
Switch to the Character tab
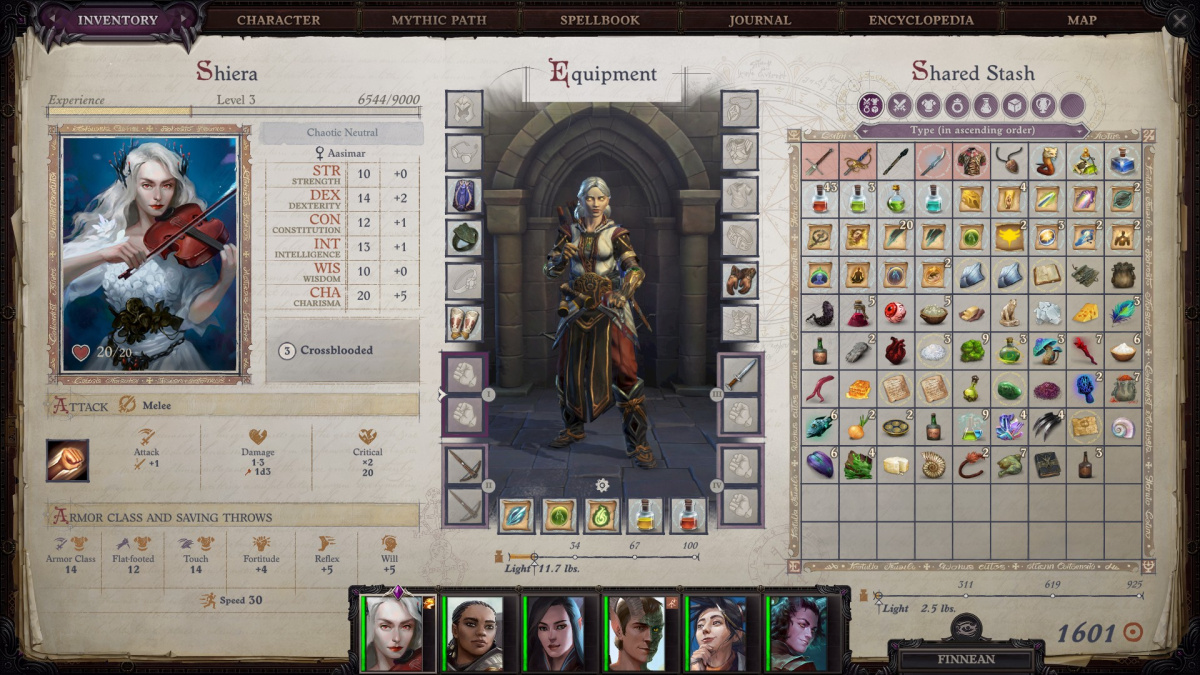pos(278,20)
